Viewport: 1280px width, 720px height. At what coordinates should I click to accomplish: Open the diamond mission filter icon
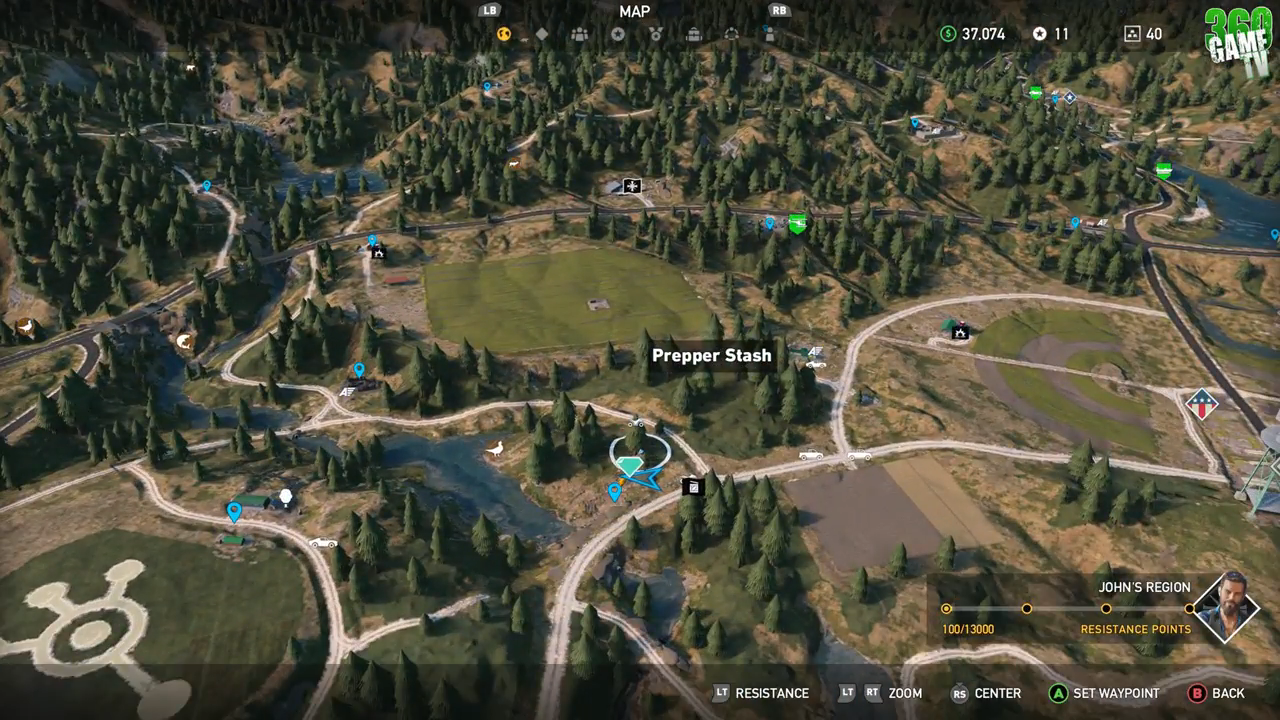coord(542,34)
